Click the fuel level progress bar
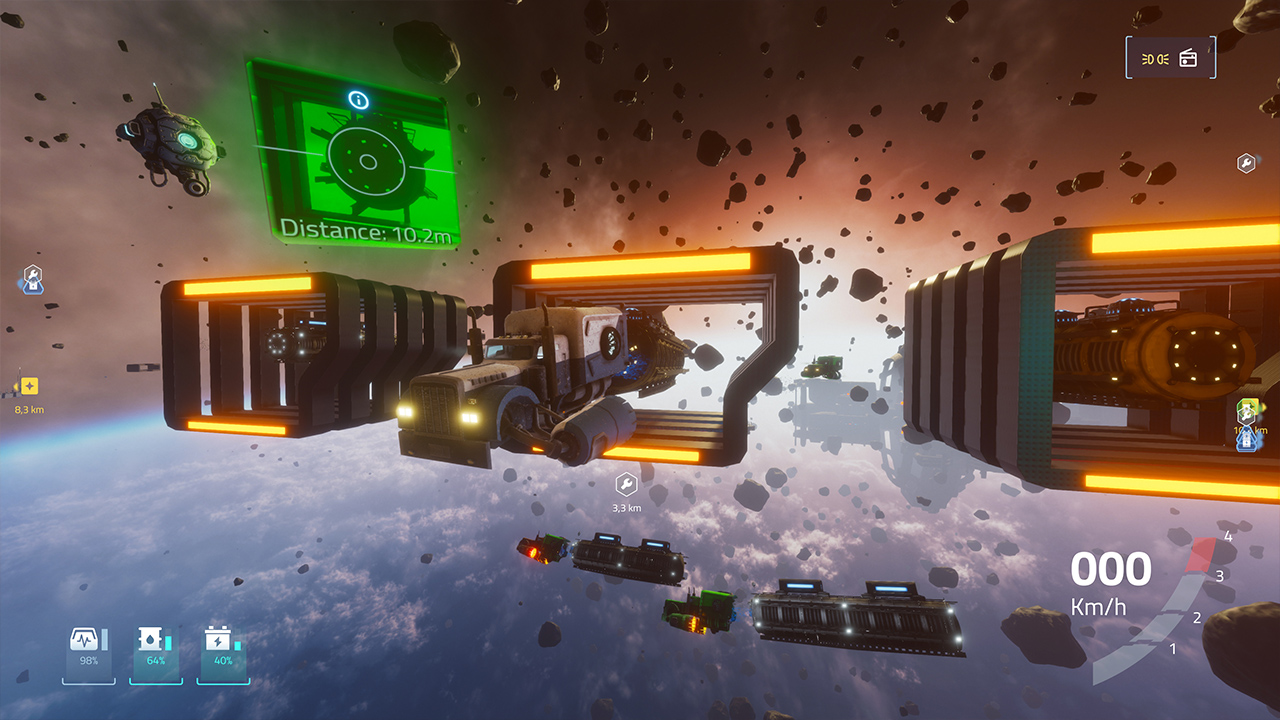The image size is (1280, 720). coord(167,638)
